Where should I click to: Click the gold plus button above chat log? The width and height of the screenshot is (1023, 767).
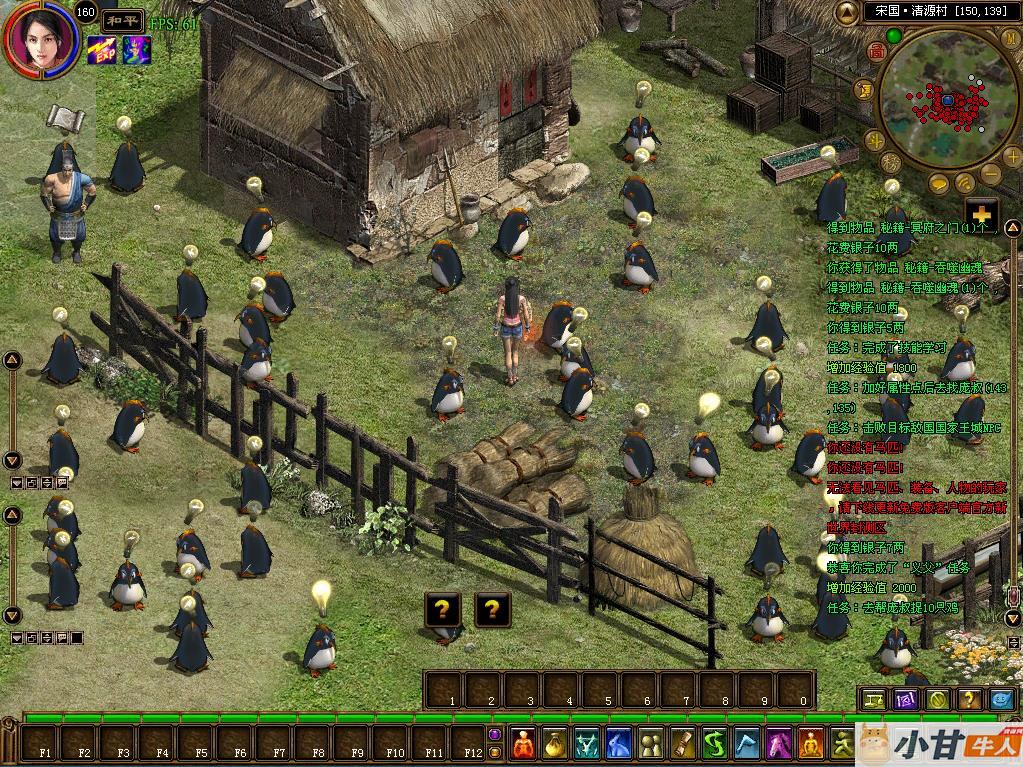click(982, 214)
